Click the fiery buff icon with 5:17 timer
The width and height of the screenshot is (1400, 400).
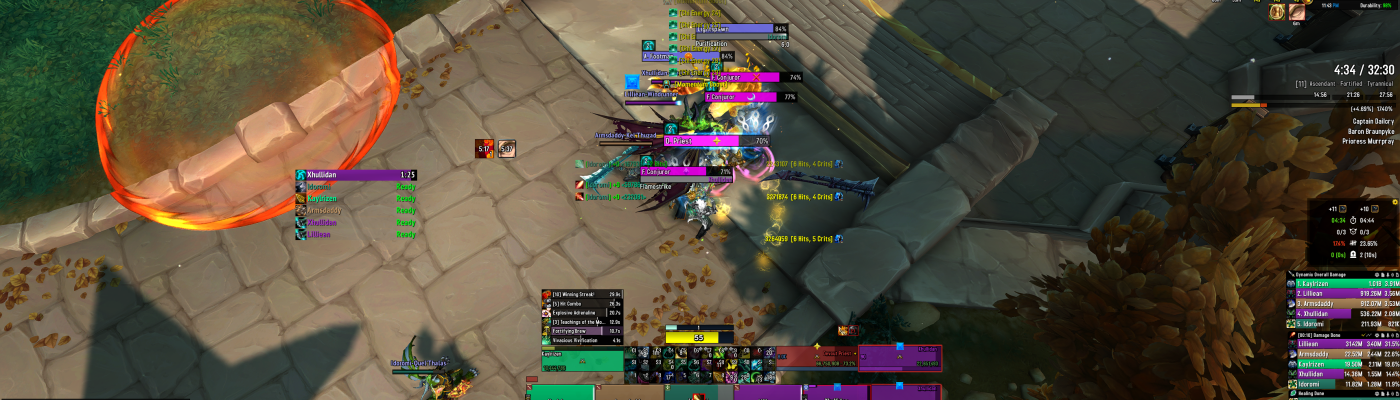pos(484,148)
